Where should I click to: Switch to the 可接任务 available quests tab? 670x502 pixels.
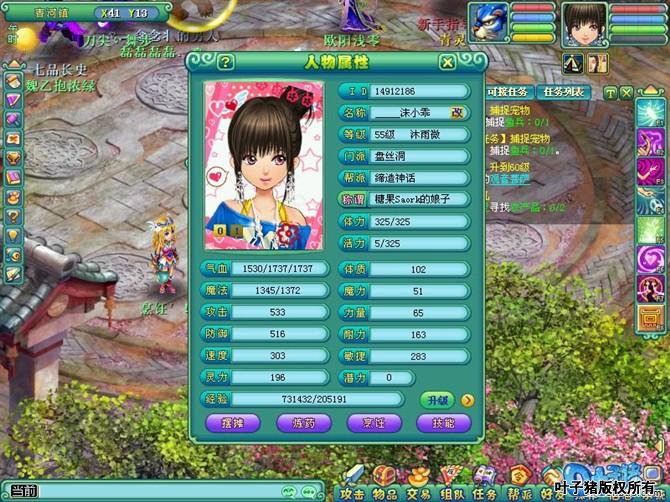point(507,92)
